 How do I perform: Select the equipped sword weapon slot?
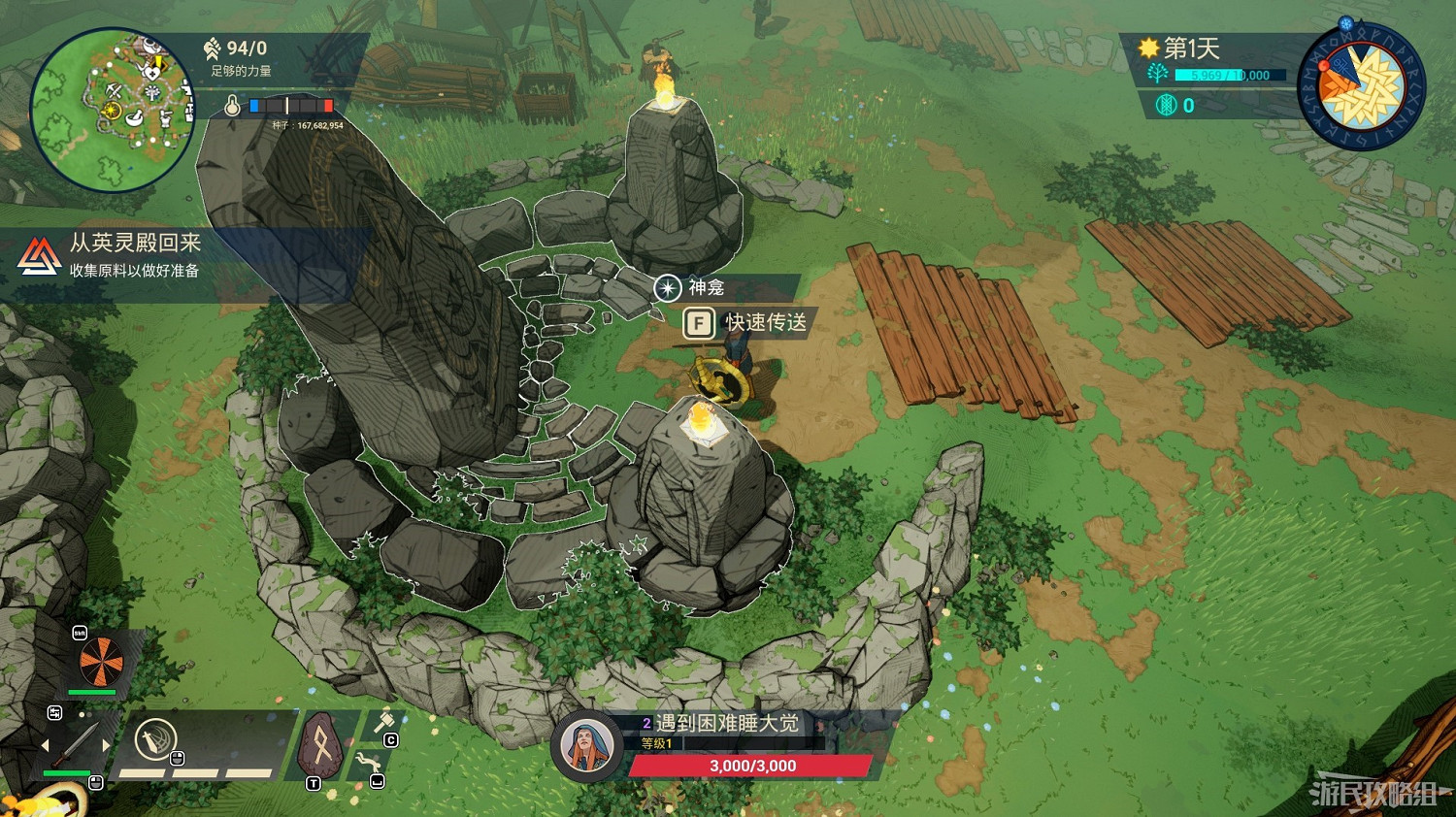[75, 745]
